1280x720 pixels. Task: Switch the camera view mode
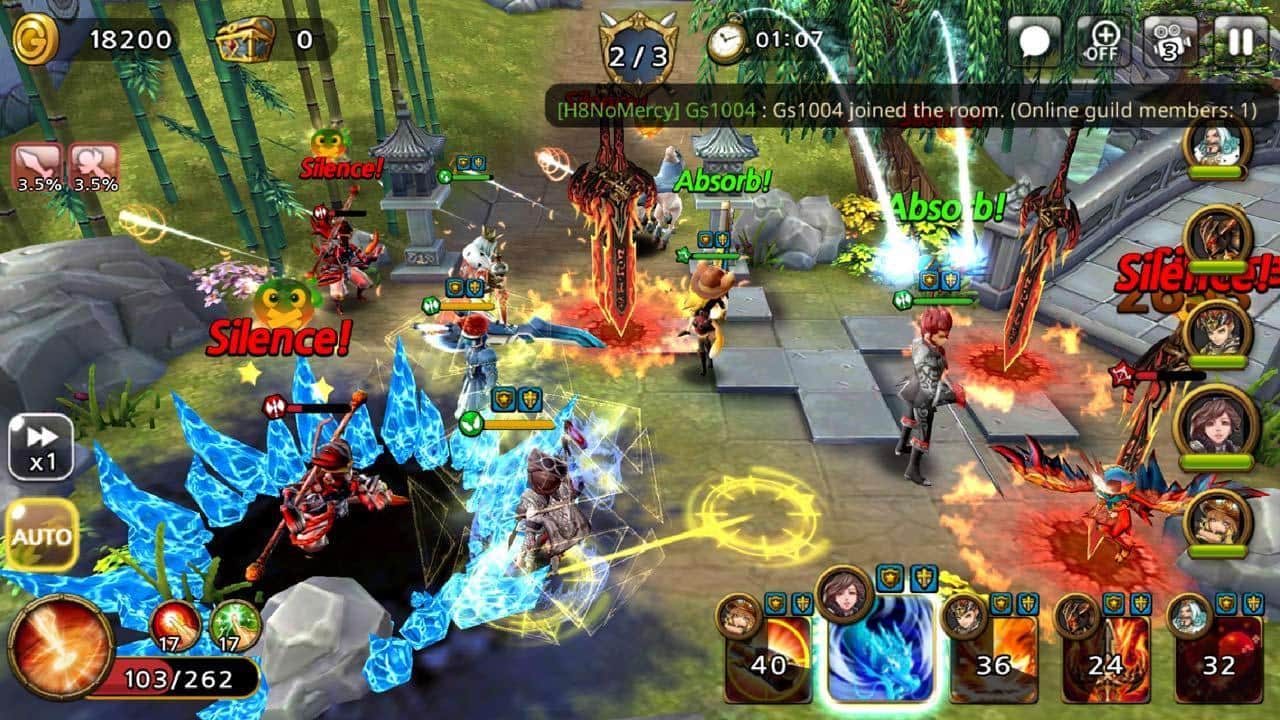pos(1171,42)
